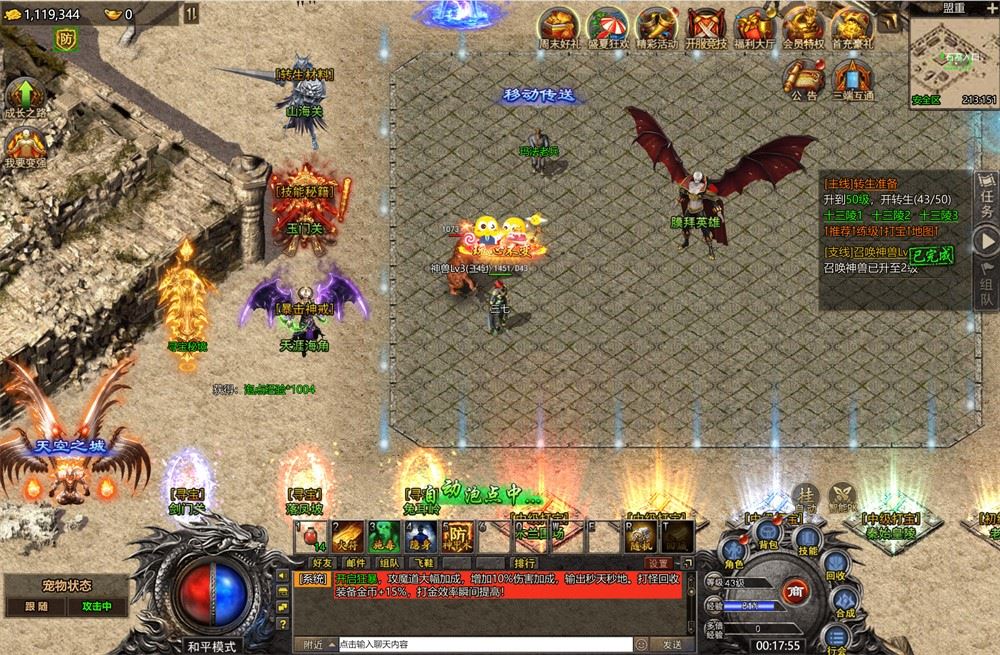This screenshot has width=1000, height=655.
Task: Open the 公告 announcement scroll
Action: 804,77
